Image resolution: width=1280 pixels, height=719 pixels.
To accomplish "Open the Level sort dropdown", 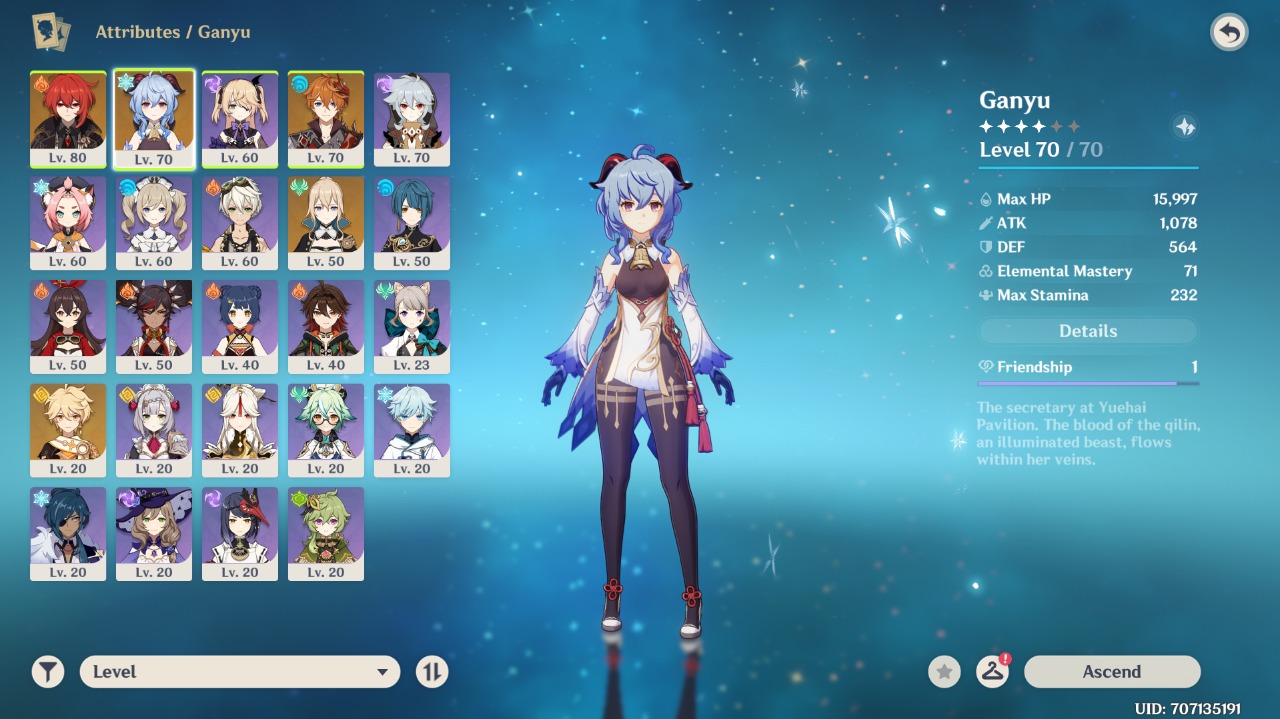I will [240, 672].
